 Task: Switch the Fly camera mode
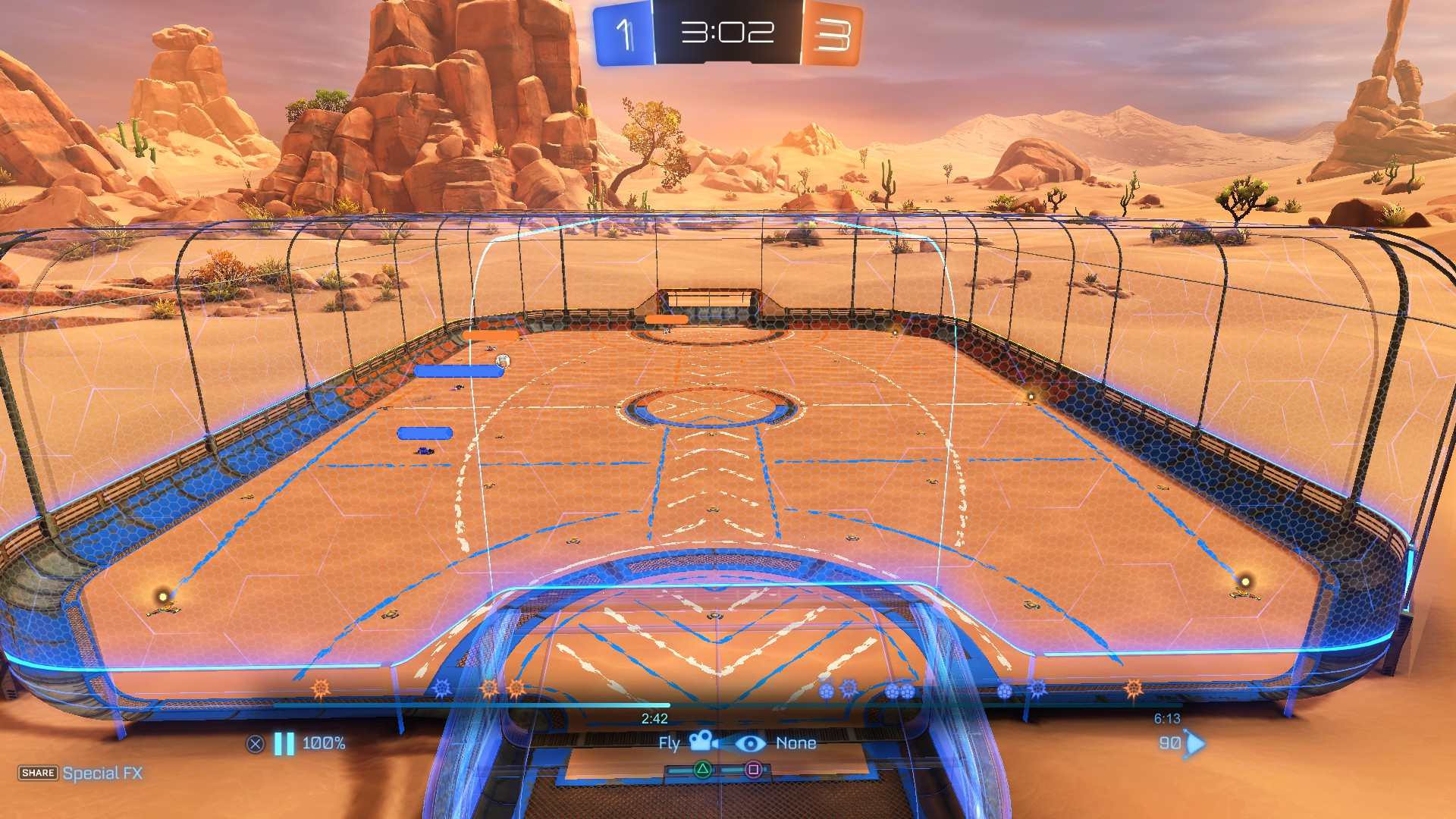[703, 742]
